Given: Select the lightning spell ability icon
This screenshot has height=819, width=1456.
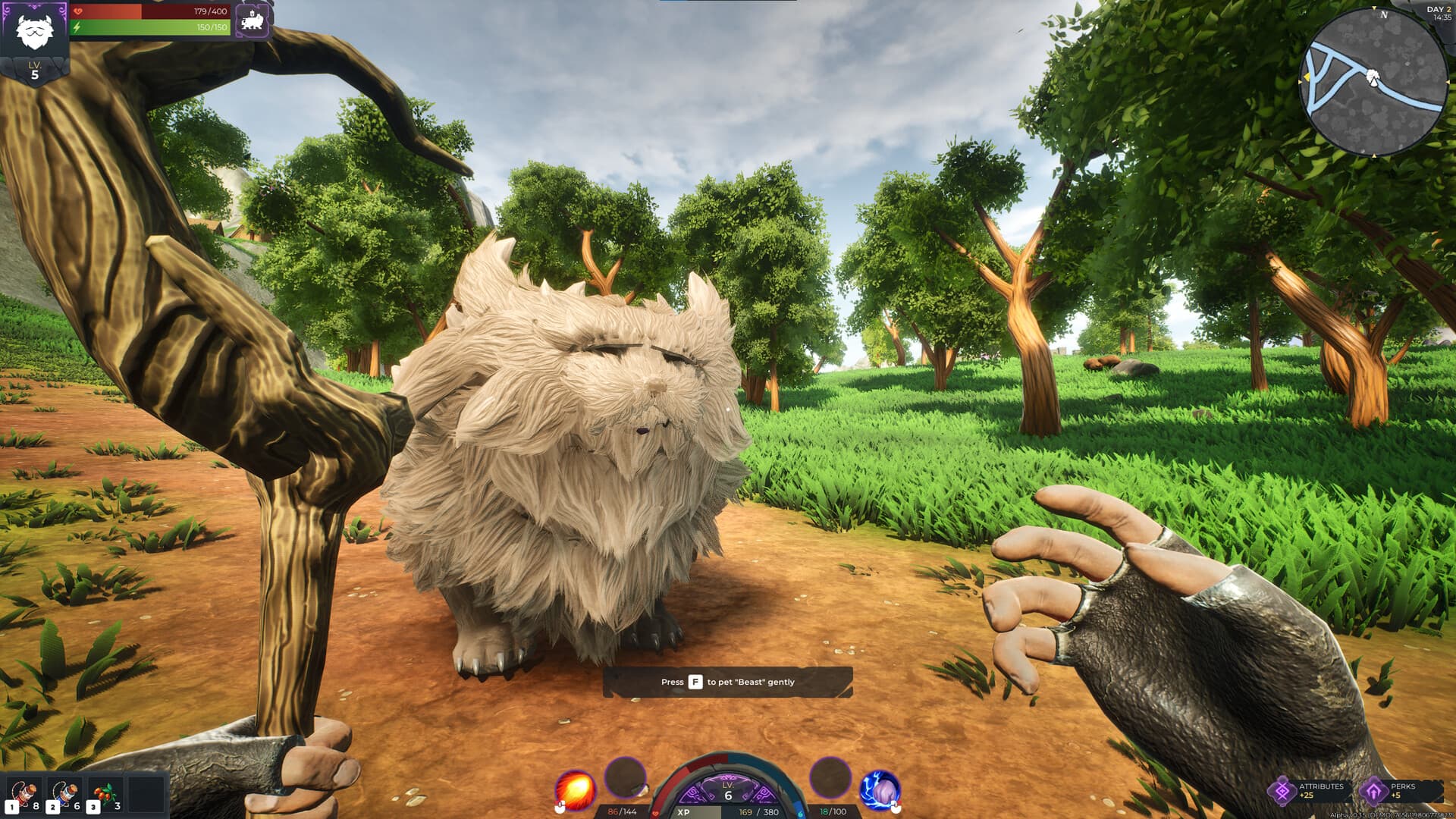Looking at the screenshot, I should [880, 789].
